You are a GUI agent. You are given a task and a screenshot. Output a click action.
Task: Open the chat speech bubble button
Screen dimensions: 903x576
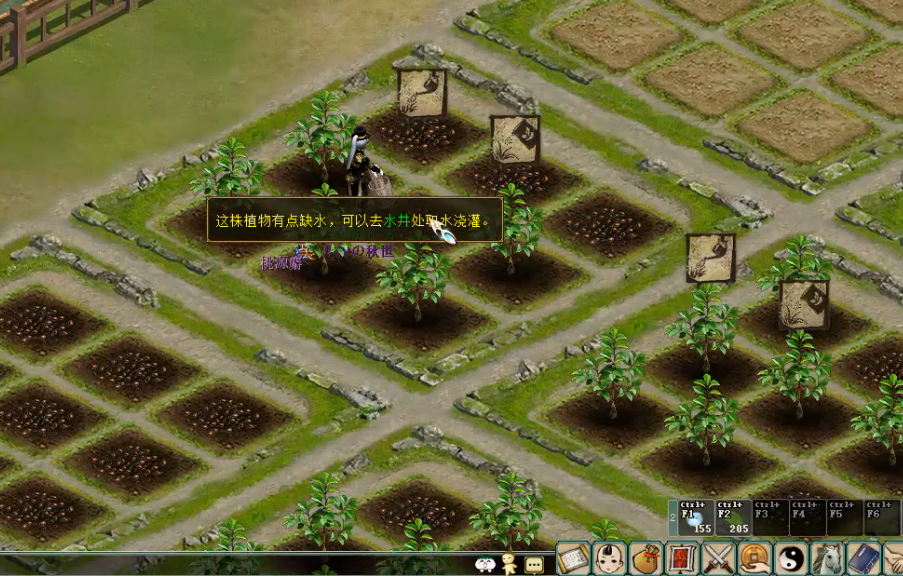pyautogui.click(x=534, y=564)
